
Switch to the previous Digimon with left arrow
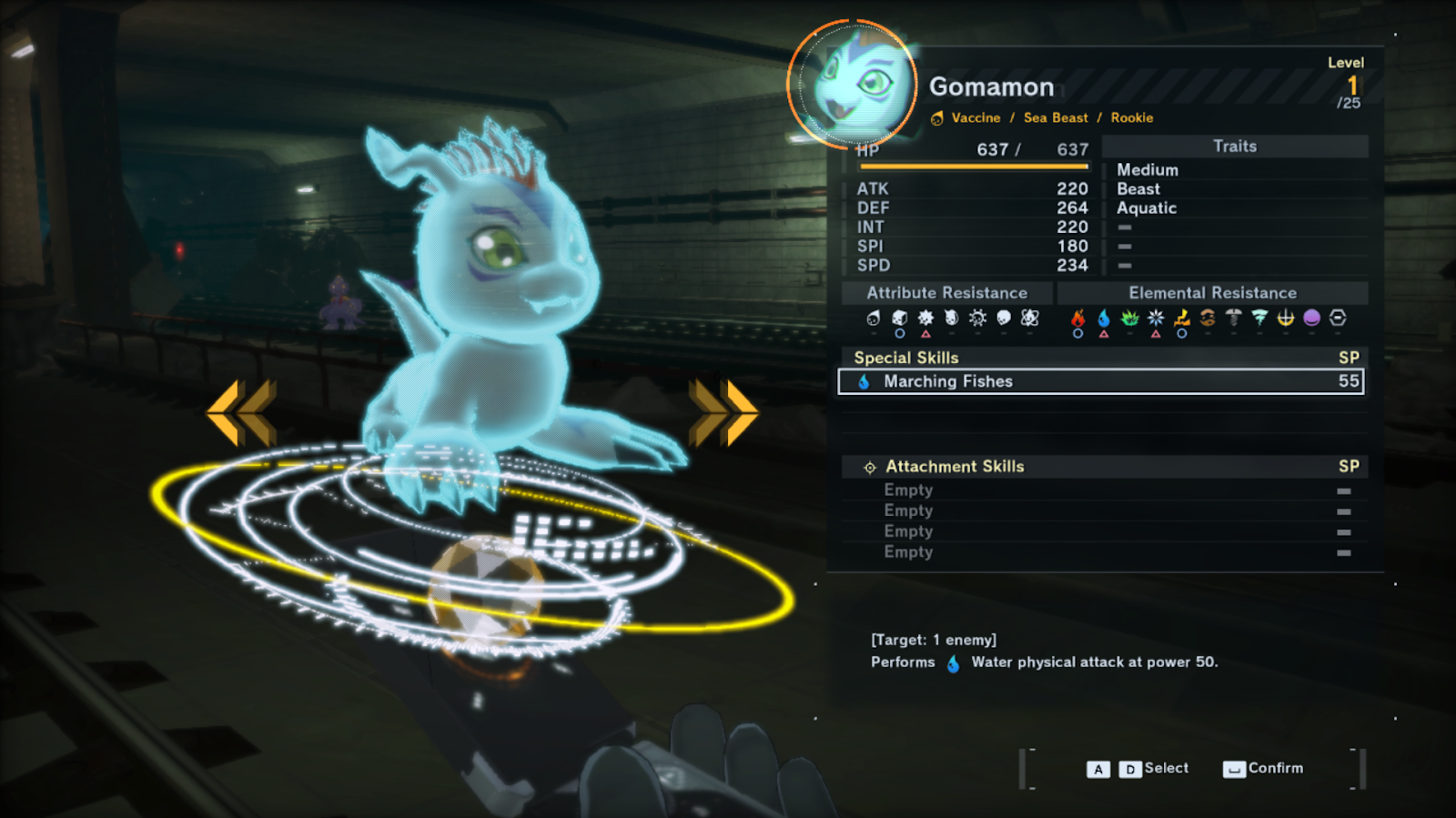(x=242, y=413)
